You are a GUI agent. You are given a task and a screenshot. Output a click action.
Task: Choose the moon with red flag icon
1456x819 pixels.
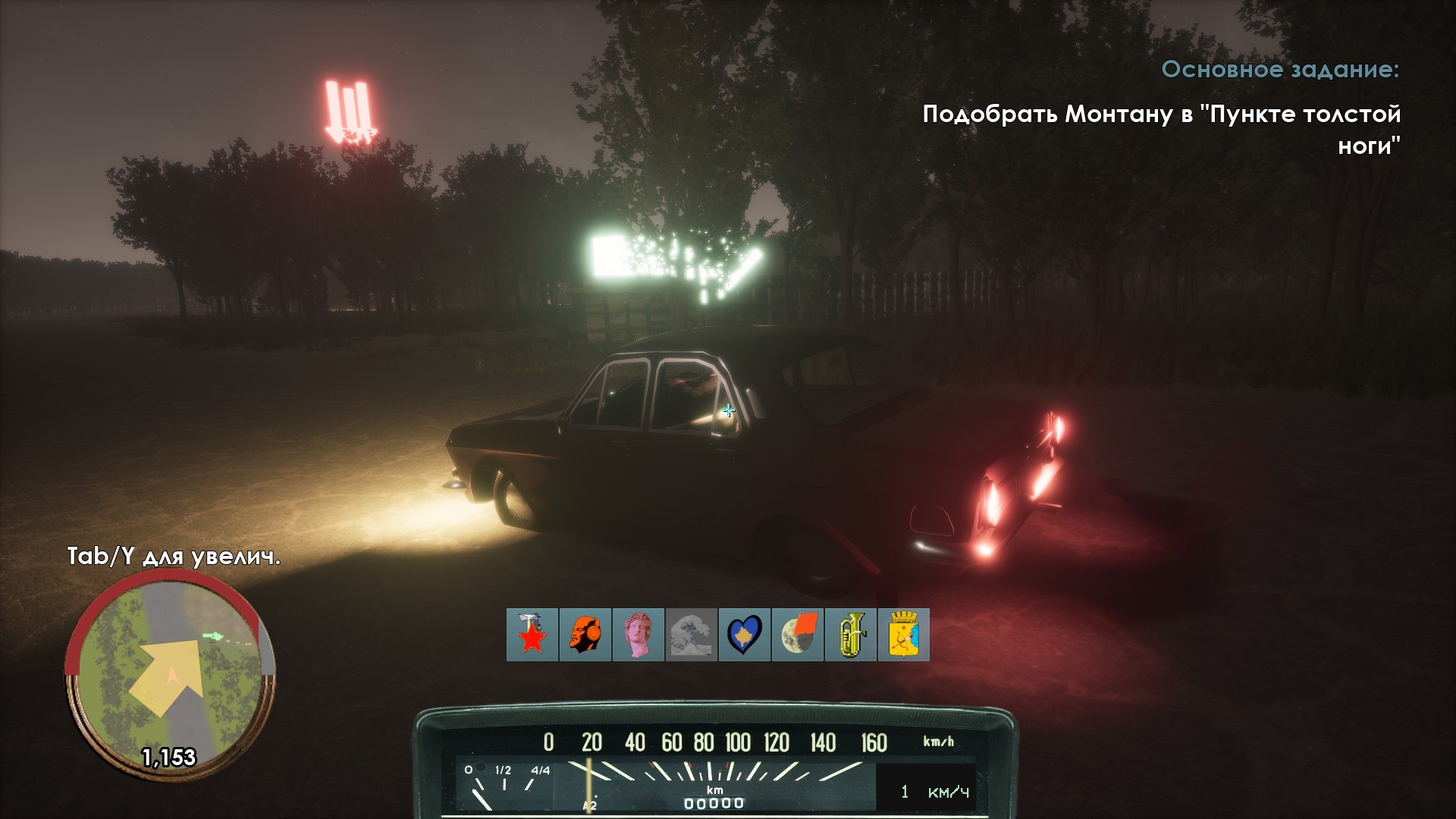click(x=798, y=635)
